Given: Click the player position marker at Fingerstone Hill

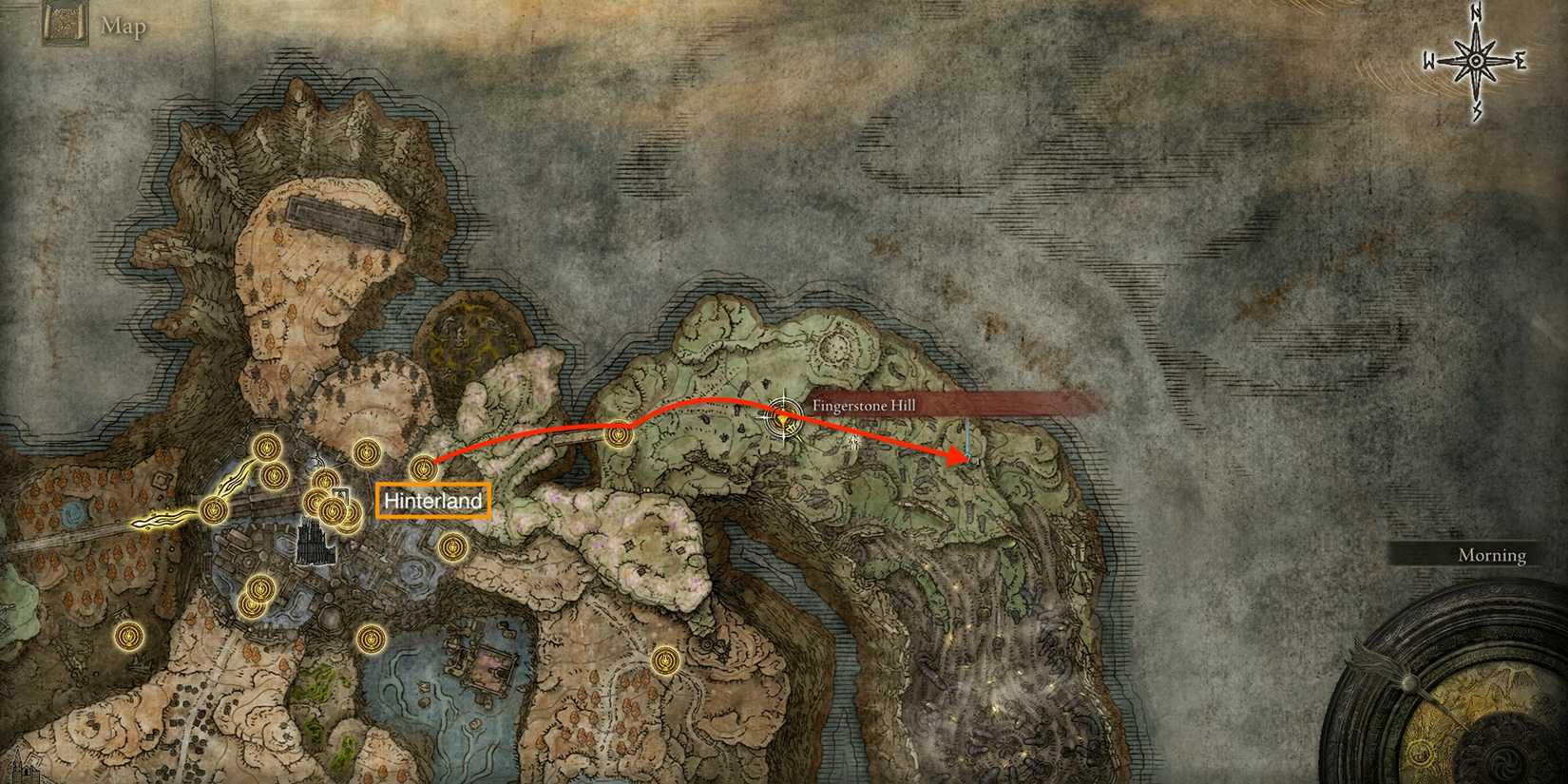Looking at the screenshot, I should [x=784, y=419].
